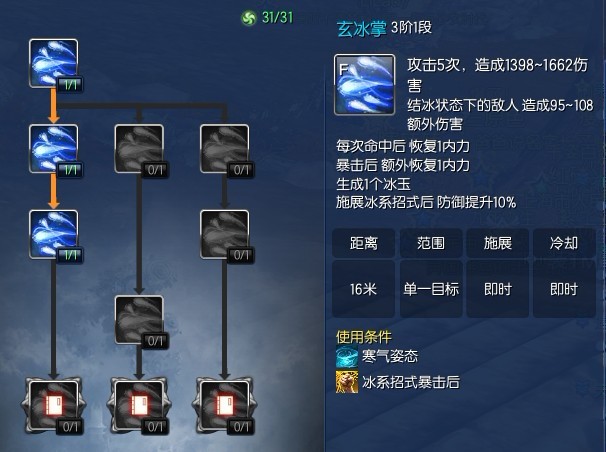
Task: Click the second-tier learned blue skill node
Action: pos(53,148)
